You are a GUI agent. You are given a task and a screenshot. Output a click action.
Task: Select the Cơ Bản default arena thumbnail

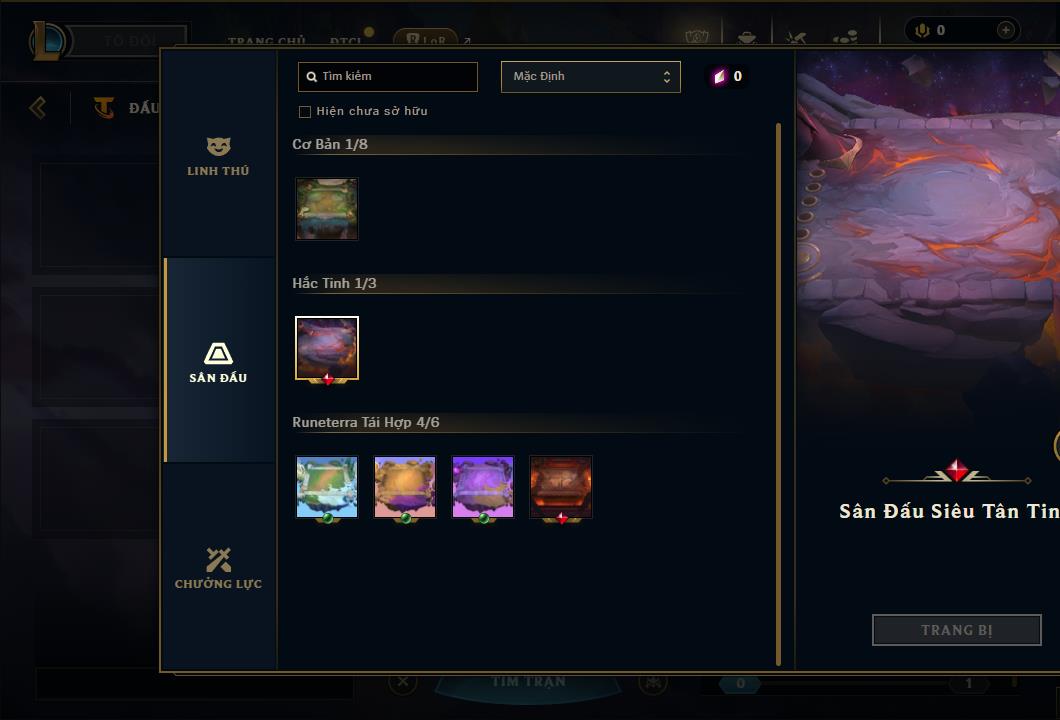327,209
